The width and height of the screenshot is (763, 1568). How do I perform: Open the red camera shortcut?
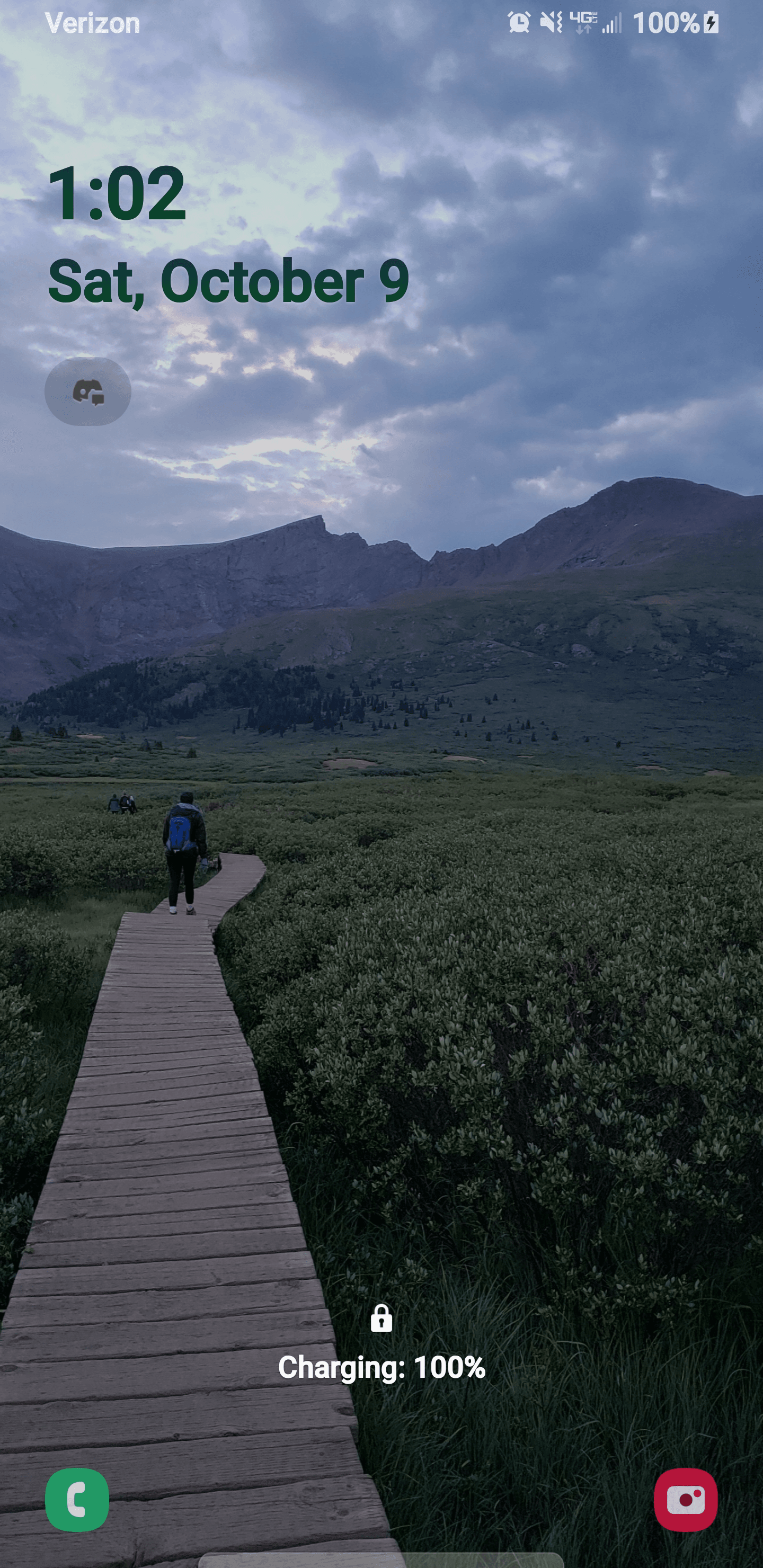(x=686, y=1499)
